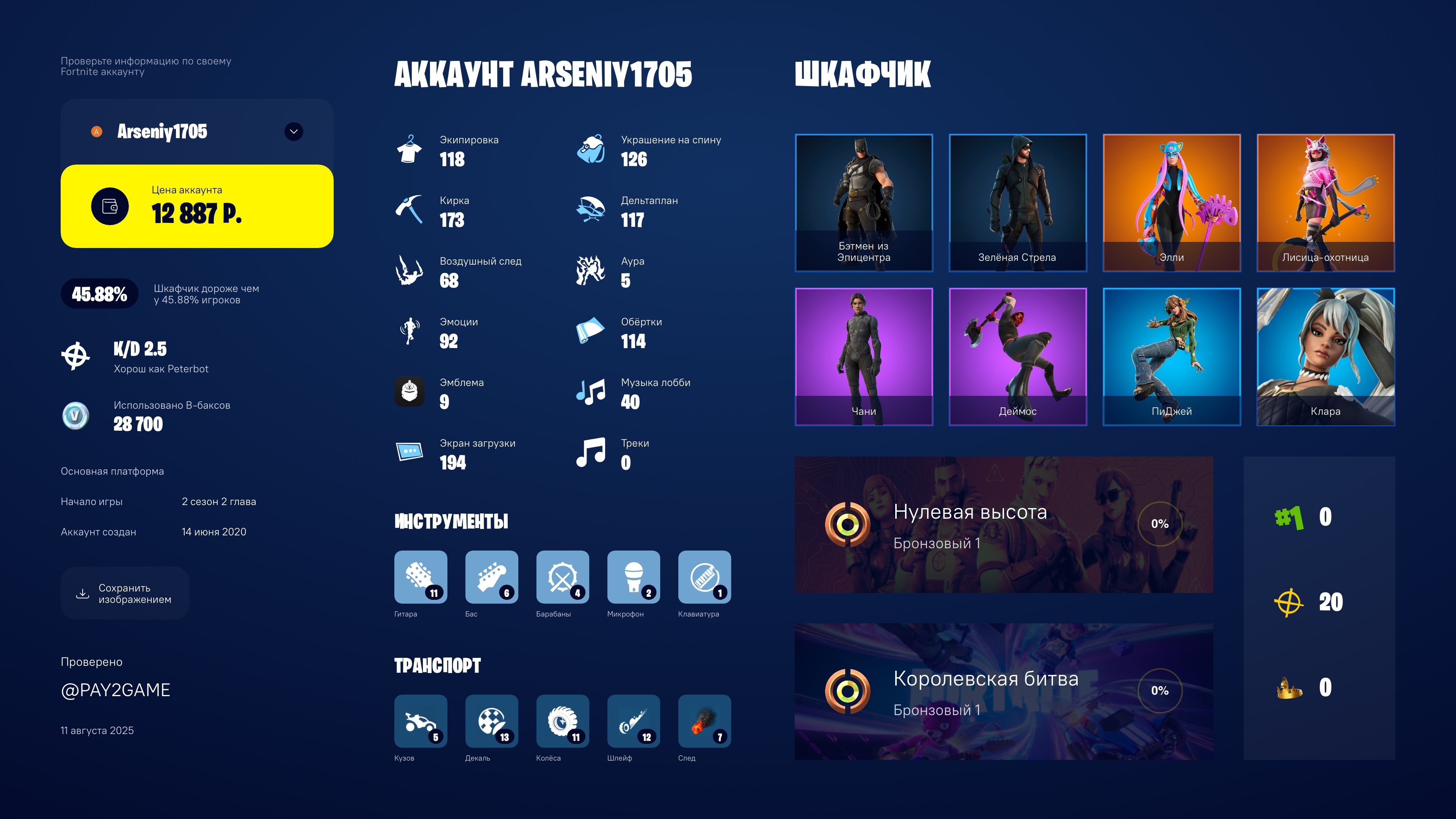The height and width of the screenshot is (819, 1456).
Task: Select the Бас instrument icon
Action: tap(491, 577)
